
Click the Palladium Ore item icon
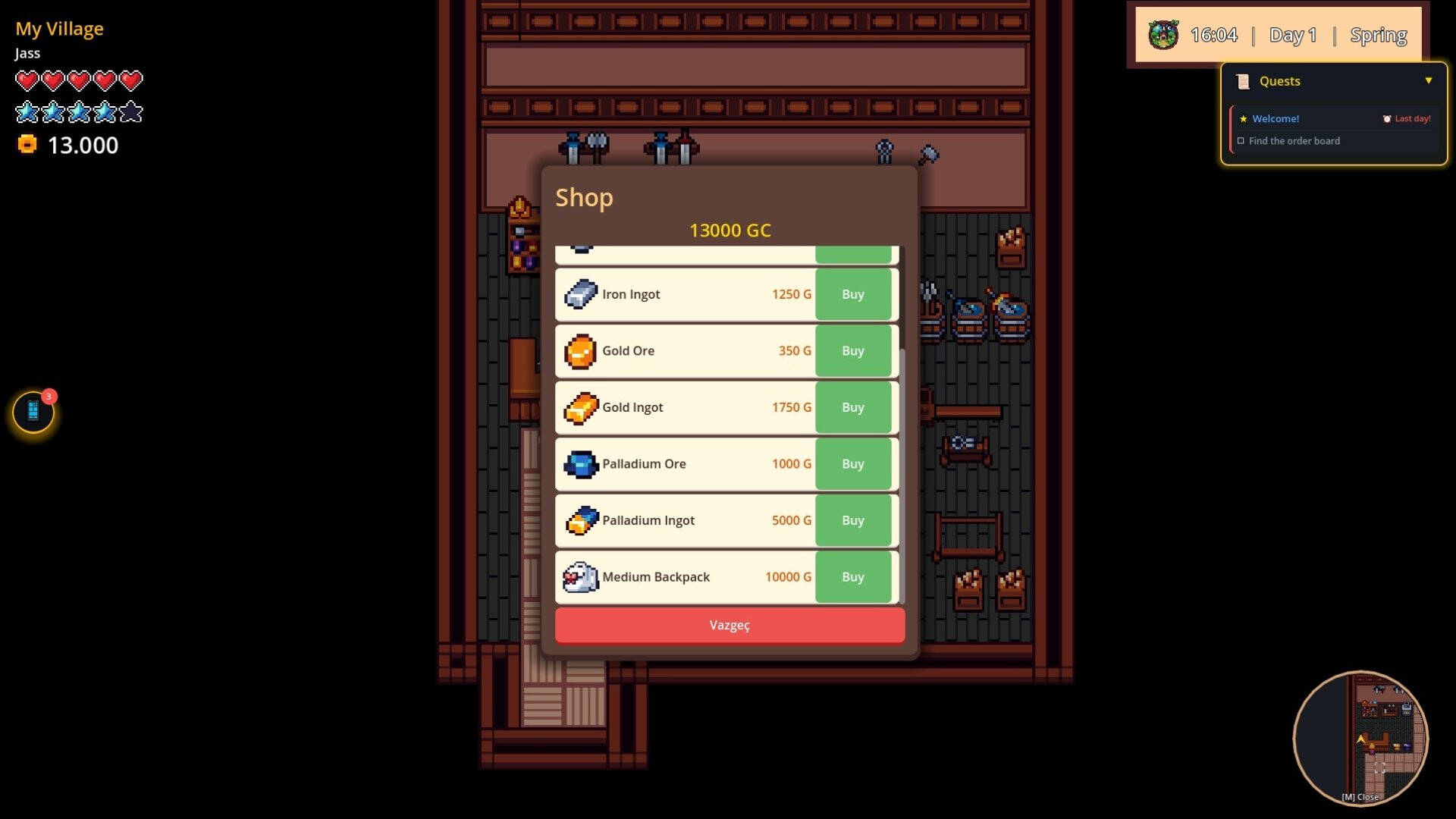[x=580, y=464]
